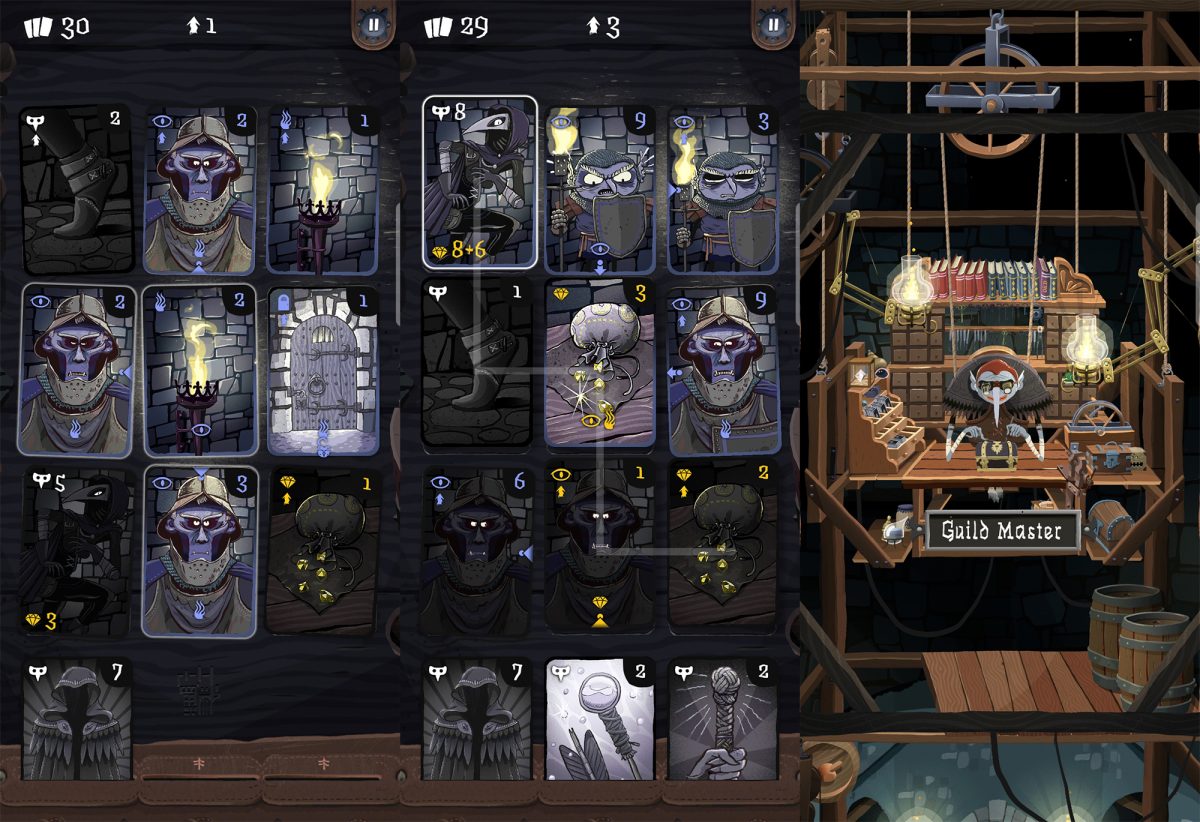Select the wall torch card with value 1
Screen dimensions: 1200x822
(x=323, y=190)
